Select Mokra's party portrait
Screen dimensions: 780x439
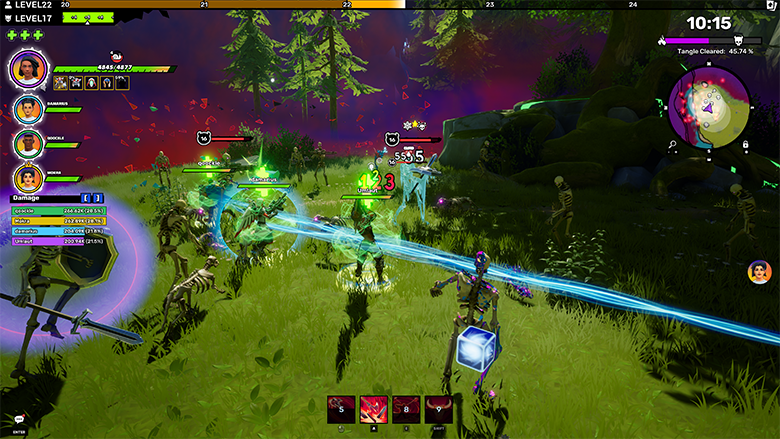pyautogui.click(x=27, y=177)
